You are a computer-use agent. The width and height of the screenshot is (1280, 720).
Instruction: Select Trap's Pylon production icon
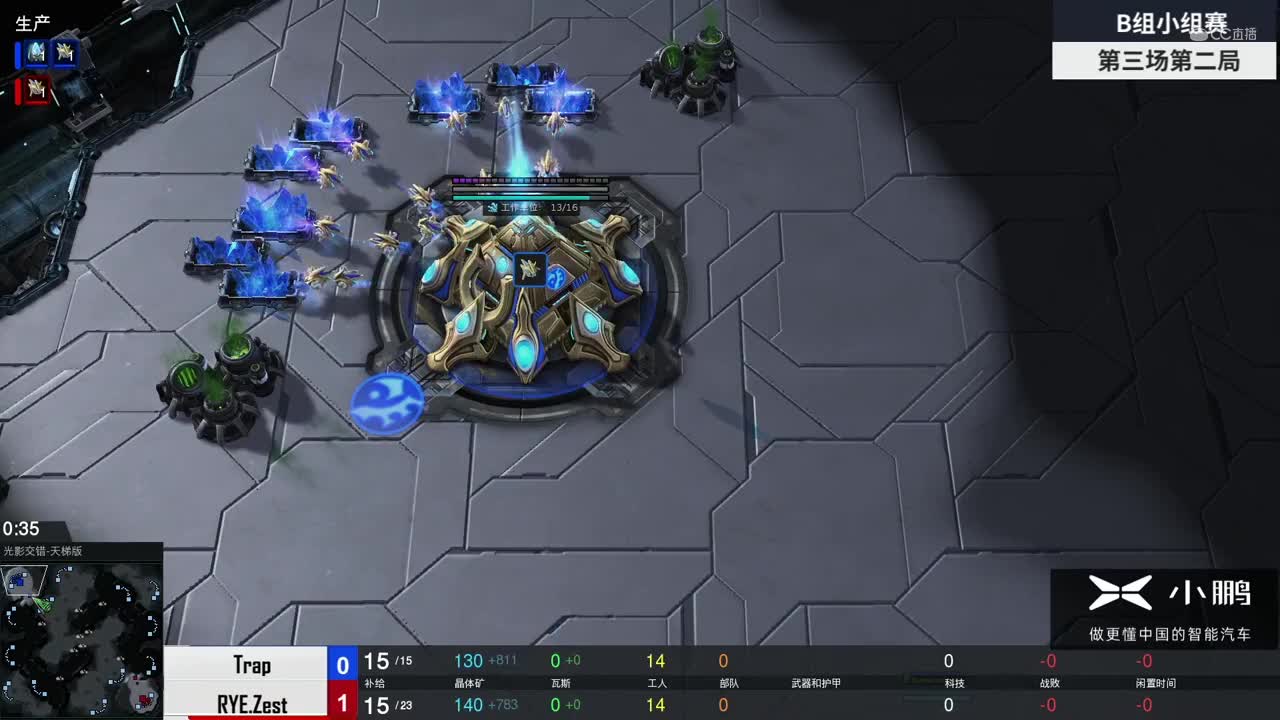point(37,53)
